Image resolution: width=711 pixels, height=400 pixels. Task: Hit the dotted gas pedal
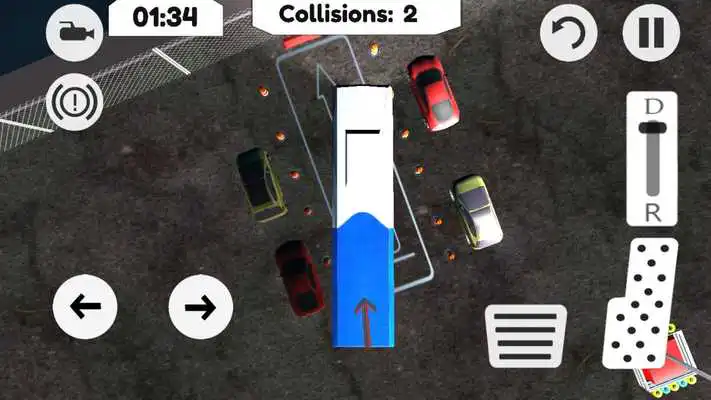coord(640,302)
